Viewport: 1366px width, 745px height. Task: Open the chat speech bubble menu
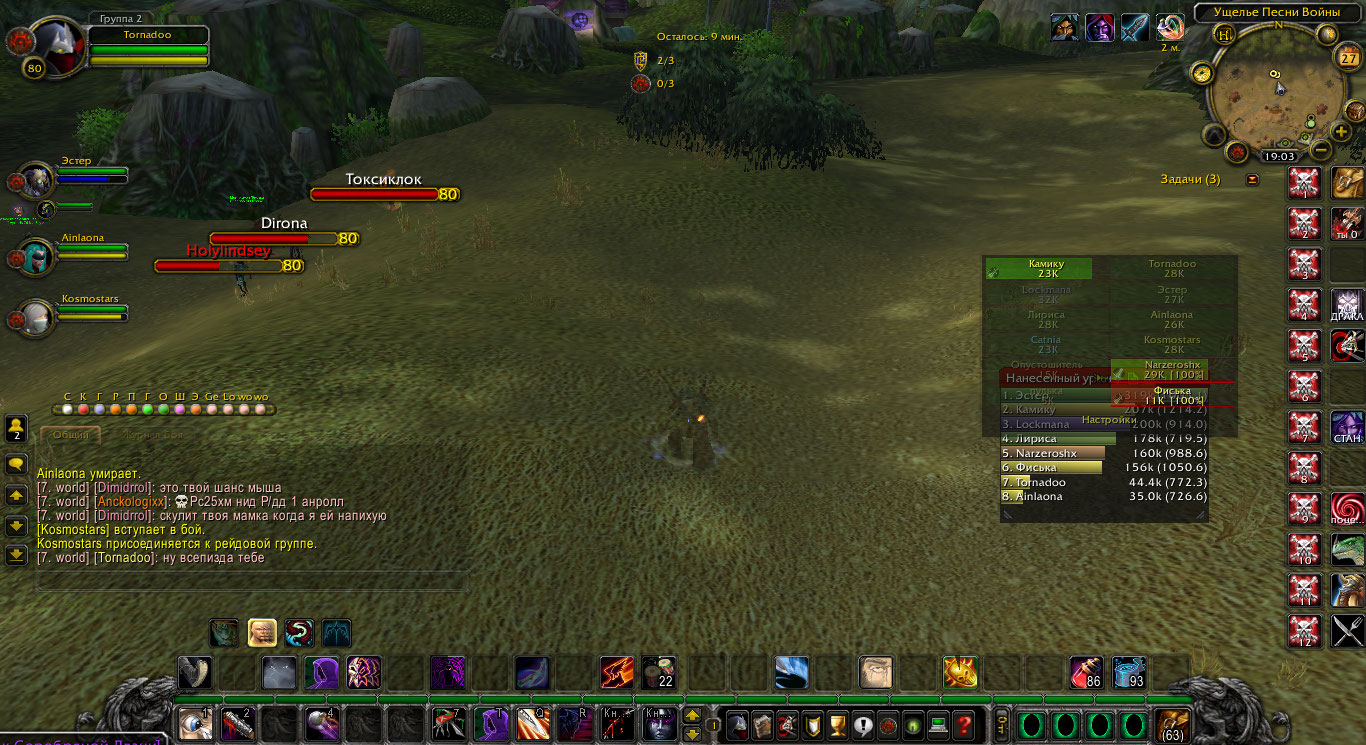pos(16,465)
